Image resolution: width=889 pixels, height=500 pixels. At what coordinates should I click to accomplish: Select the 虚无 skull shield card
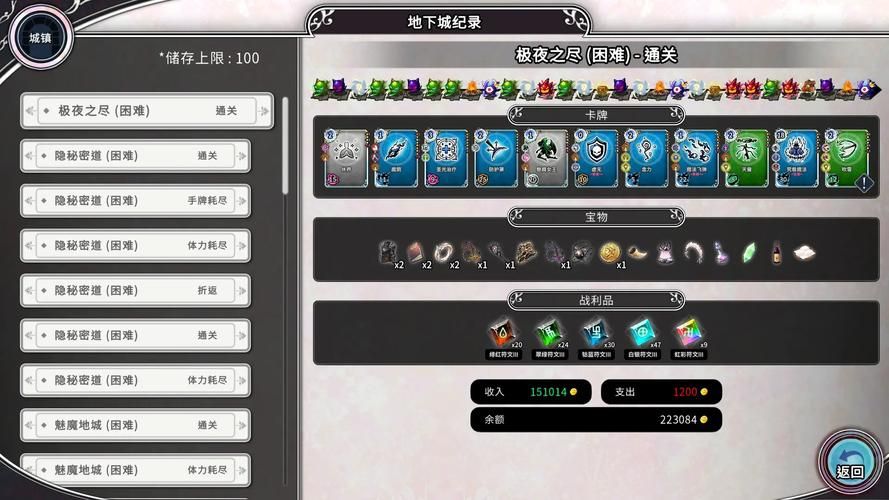pos(597,158)
